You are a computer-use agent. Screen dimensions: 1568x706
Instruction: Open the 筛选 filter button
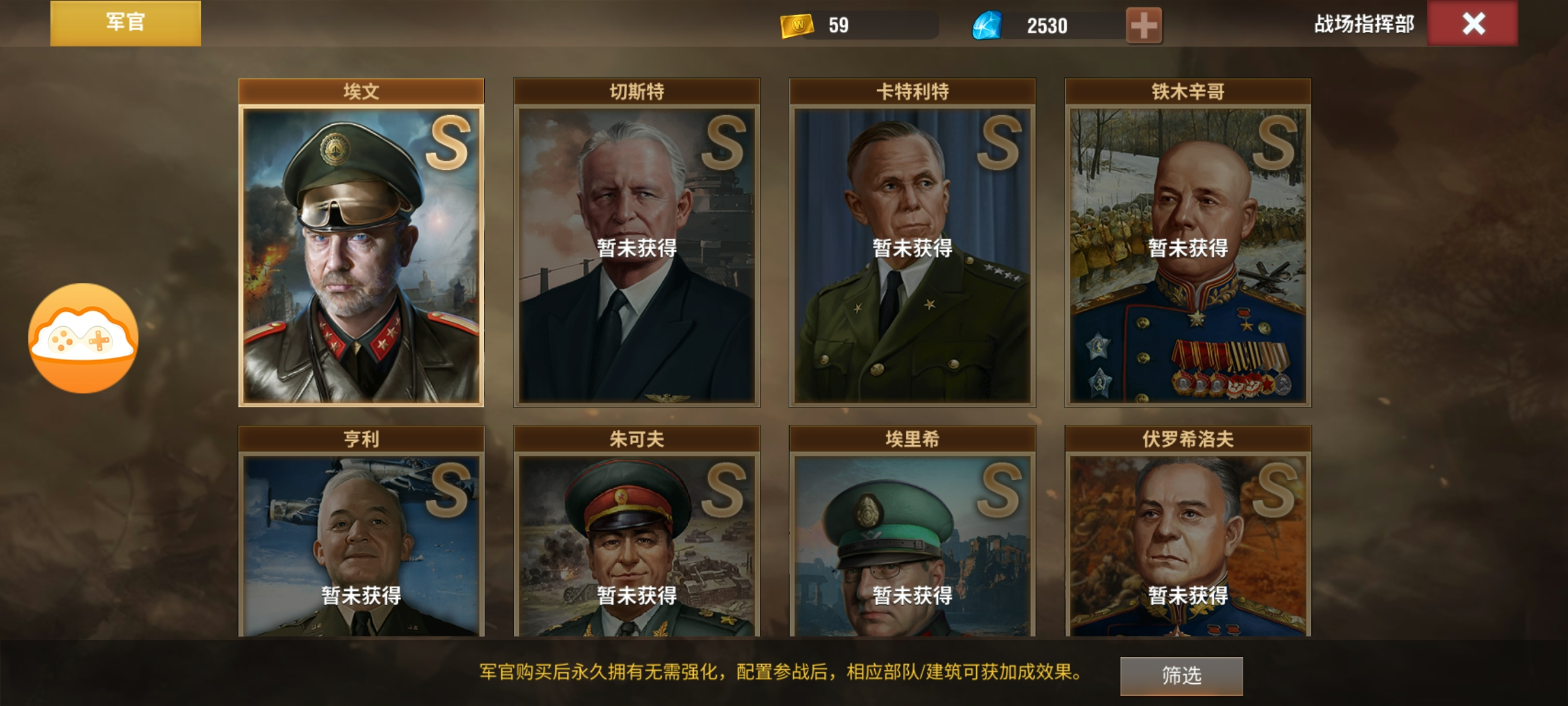tap(1181, 675)
